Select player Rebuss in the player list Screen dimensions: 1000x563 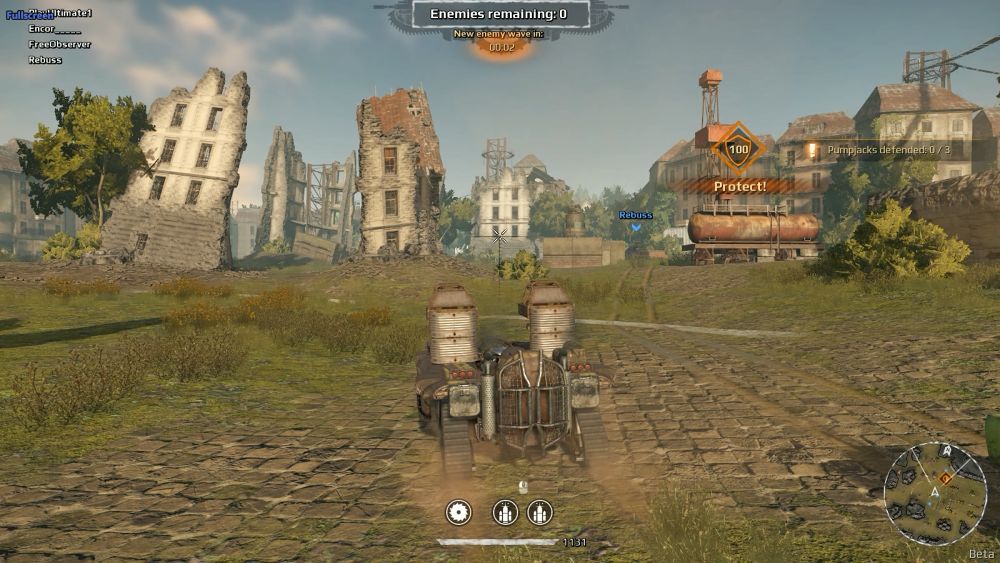pyautogui.click(x=45, y=60)
